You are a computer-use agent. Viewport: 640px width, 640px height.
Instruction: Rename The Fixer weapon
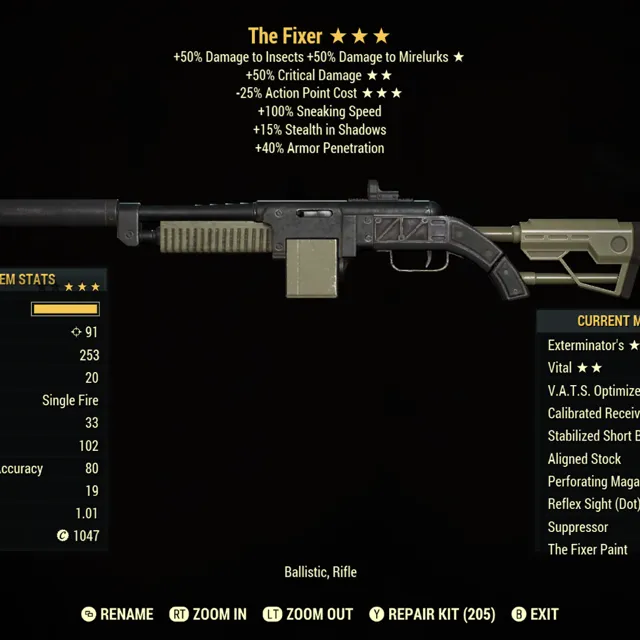coord(117,614)
